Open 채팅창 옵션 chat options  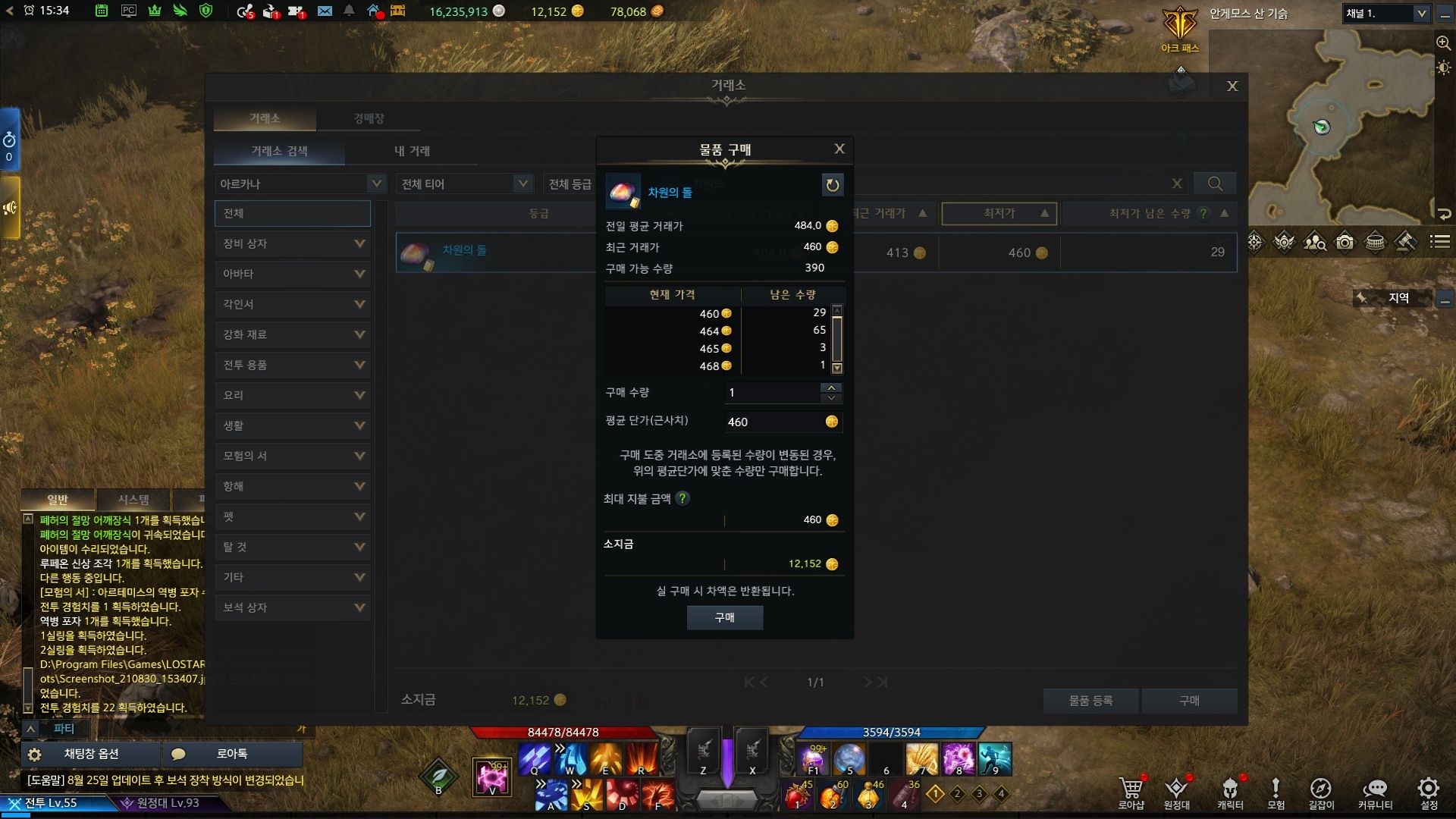[x=91, y=754]
